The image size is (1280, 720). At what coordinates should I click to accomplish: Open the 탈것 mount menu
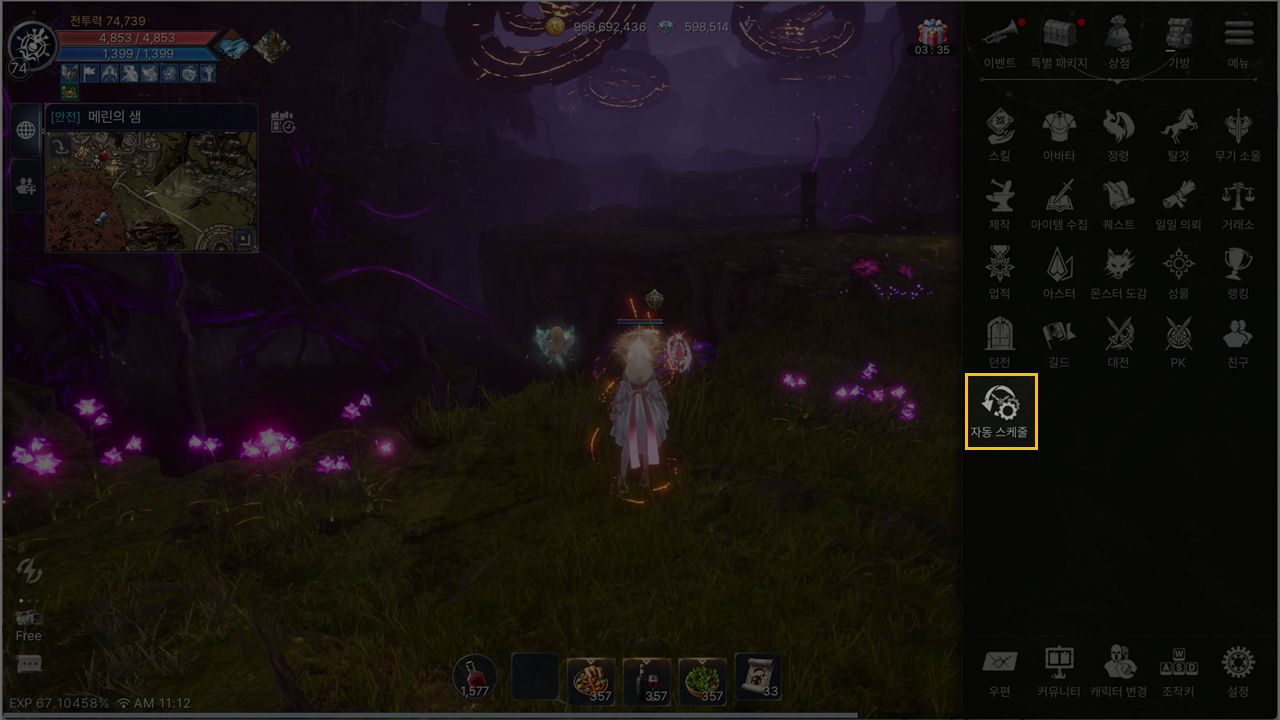tap(1178, 134)
